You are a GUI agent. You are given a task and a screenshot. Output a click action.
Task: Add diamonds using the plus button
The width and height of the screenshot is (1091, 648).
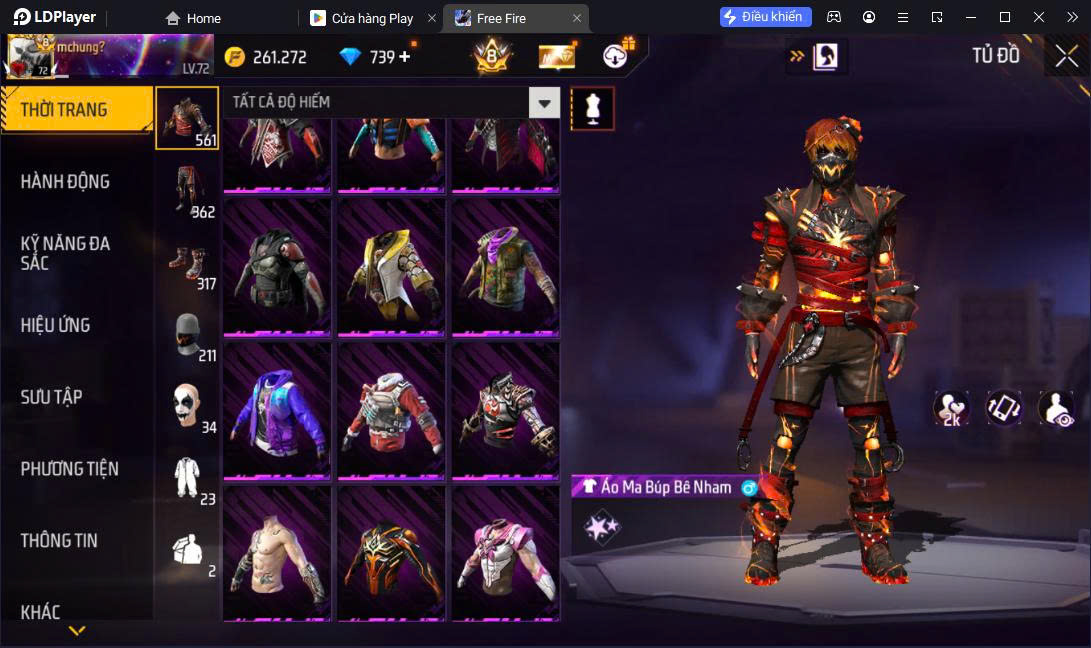pos(405,57)
